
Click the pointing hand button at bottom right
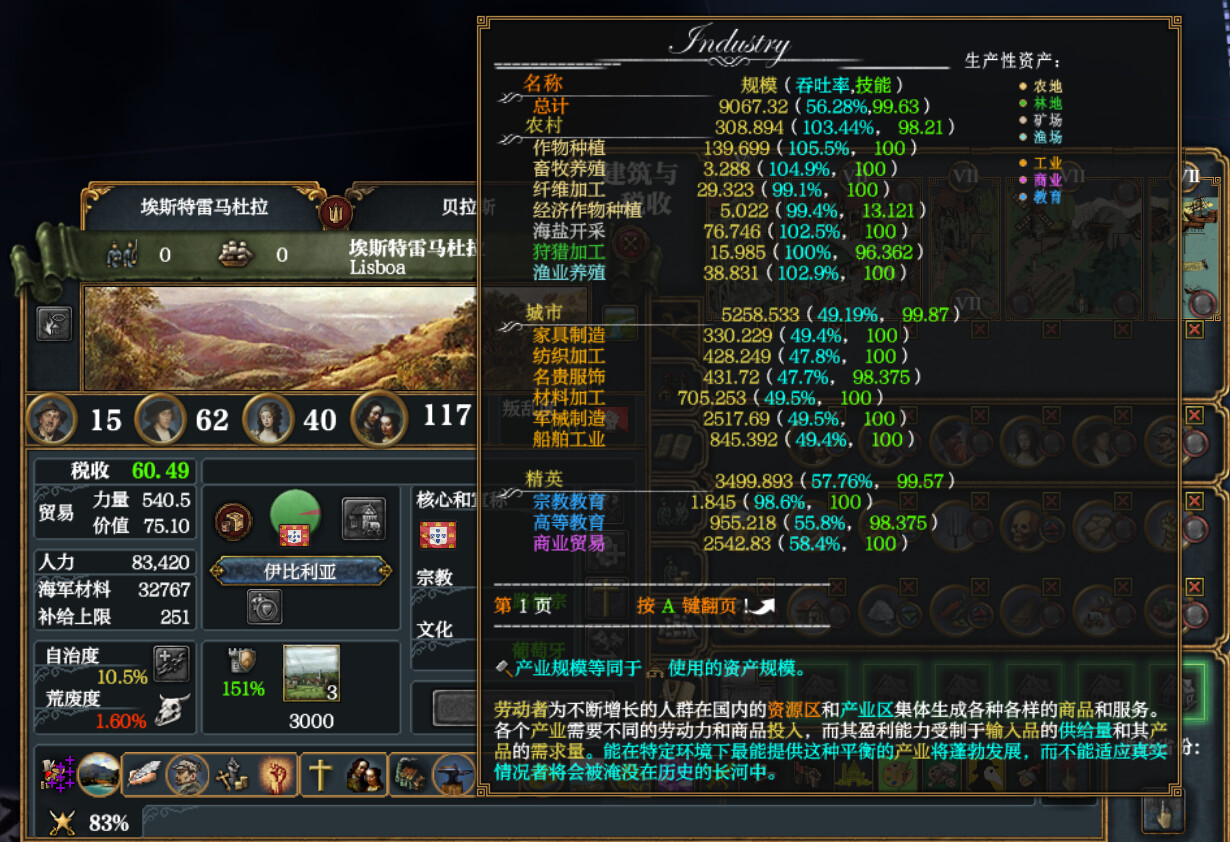tap(1161, 812)
